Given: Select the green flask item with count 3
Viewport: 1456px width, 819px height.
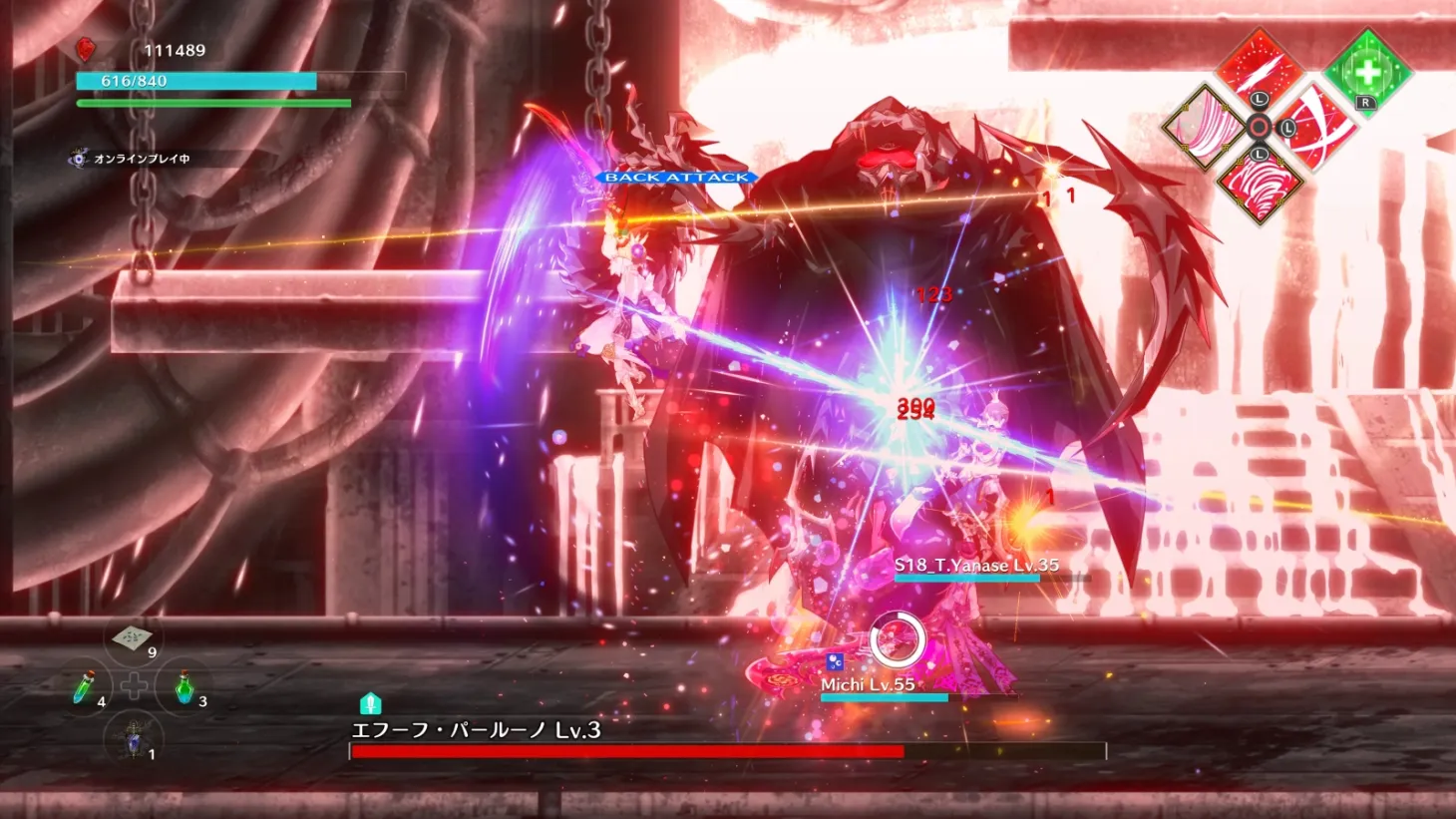Looking at the screenshot, I should pos(185,688).
